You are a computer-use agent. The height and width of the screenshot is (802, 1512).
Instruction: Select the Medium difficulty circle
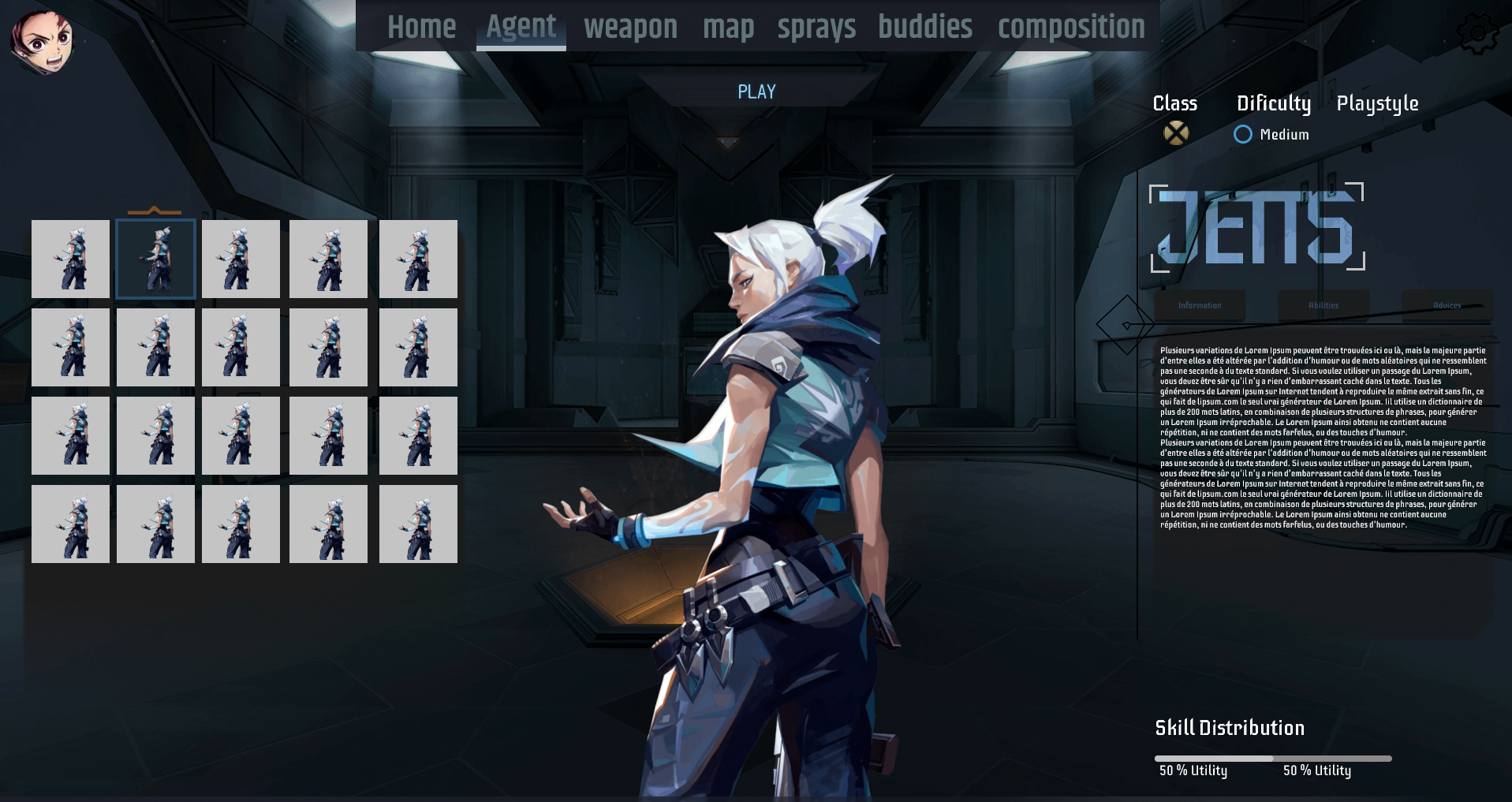pos(1242,135)
